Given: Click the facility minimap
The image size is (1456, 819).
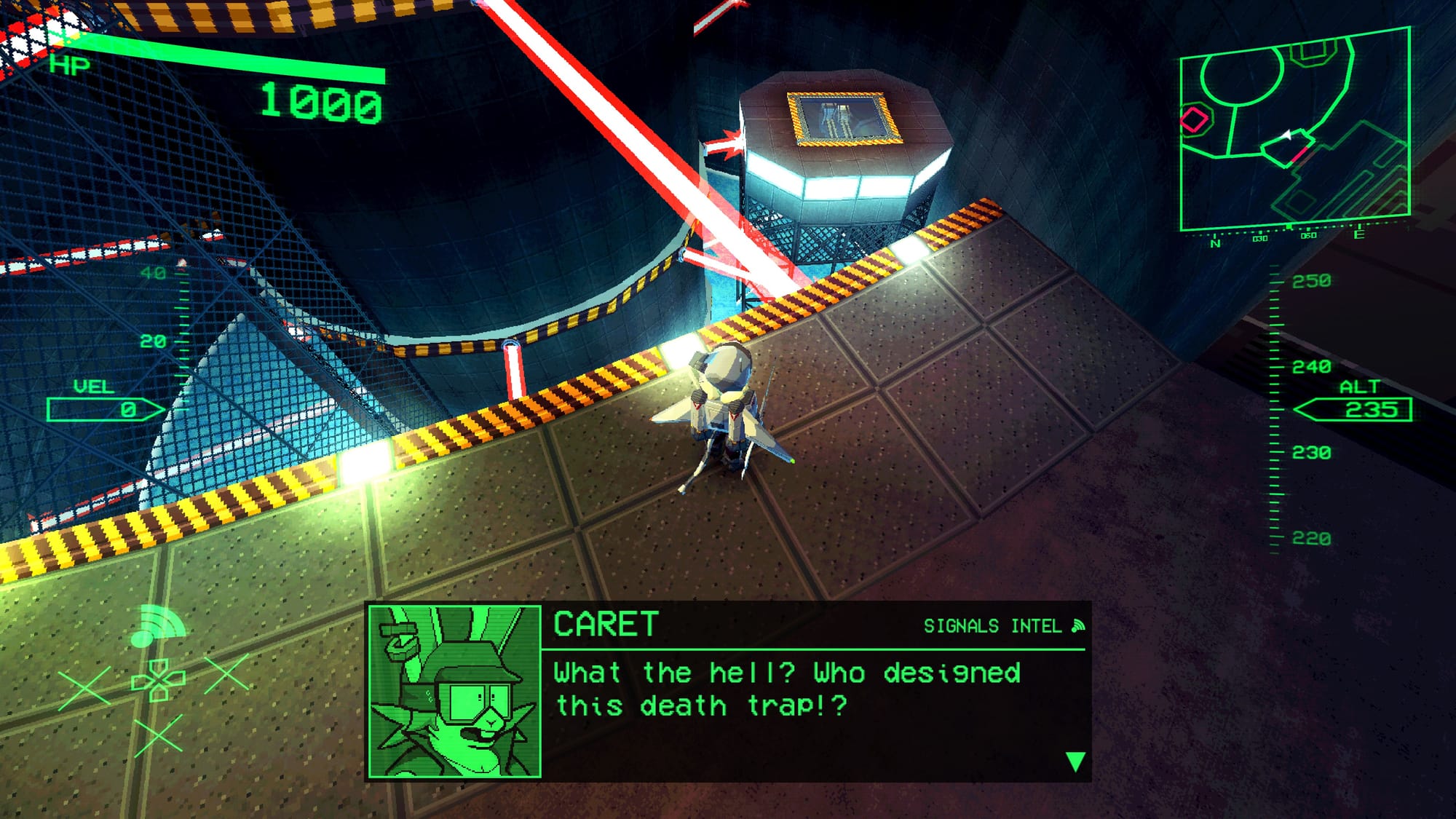Looking at the screenshot, I should 1294,131.
